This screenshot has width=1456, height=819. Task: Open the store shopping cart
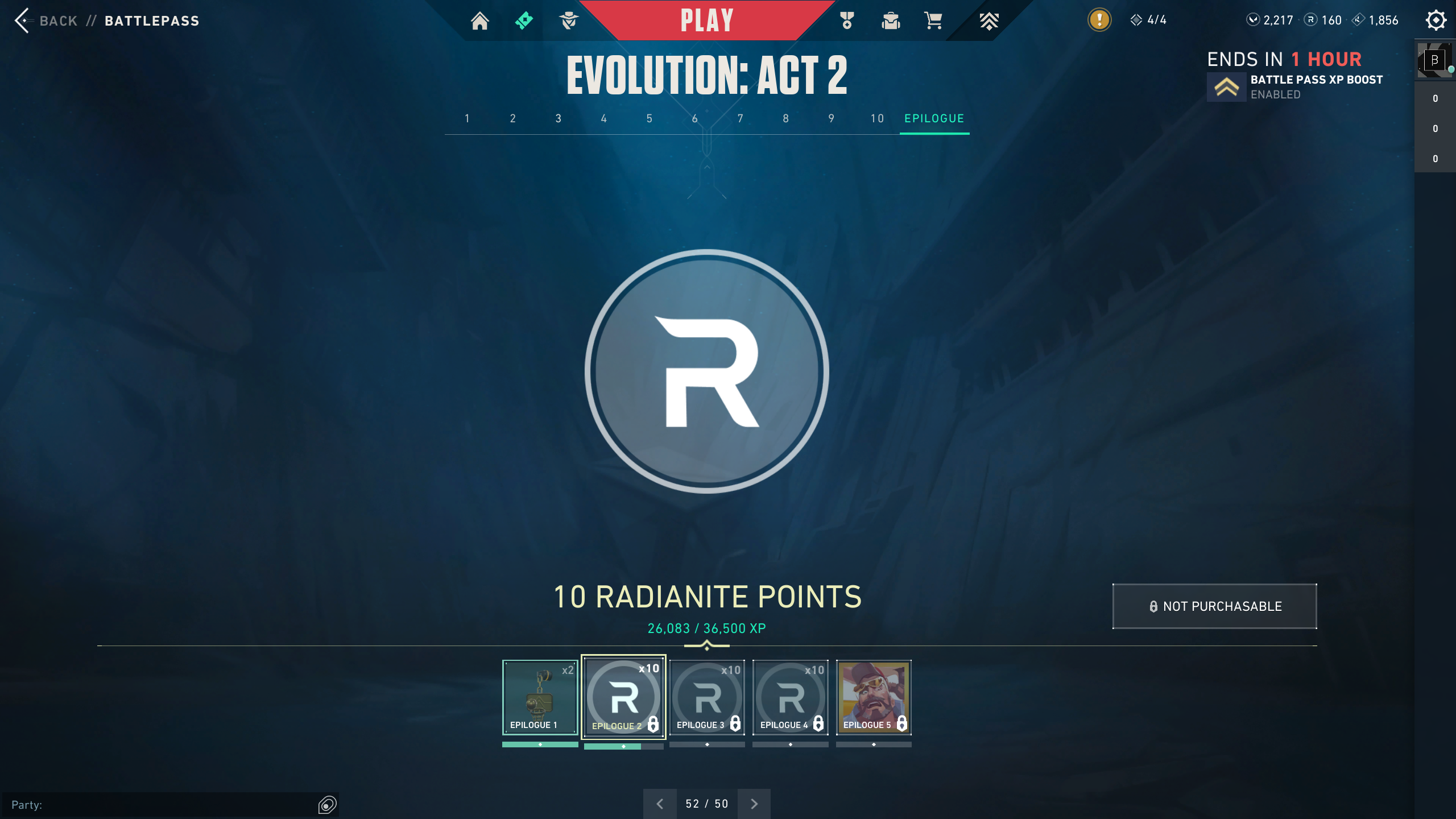coord(933,21)
